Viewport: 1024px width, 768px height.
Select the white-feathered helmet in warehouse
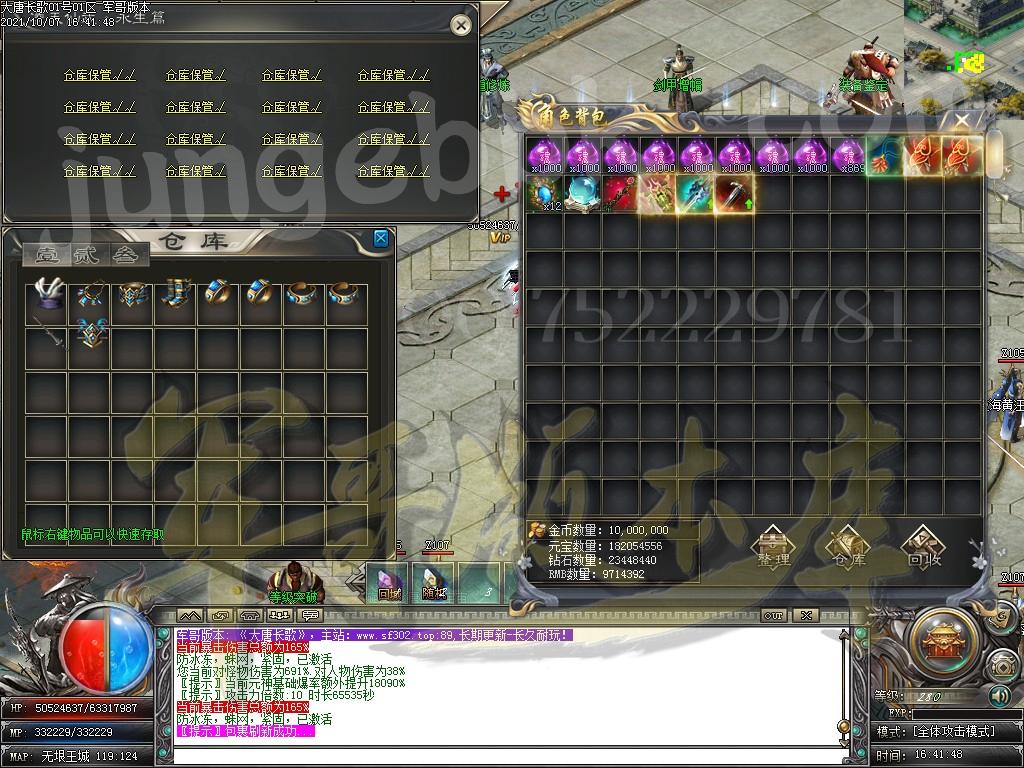pyautogui.click(x=46, y=293)
